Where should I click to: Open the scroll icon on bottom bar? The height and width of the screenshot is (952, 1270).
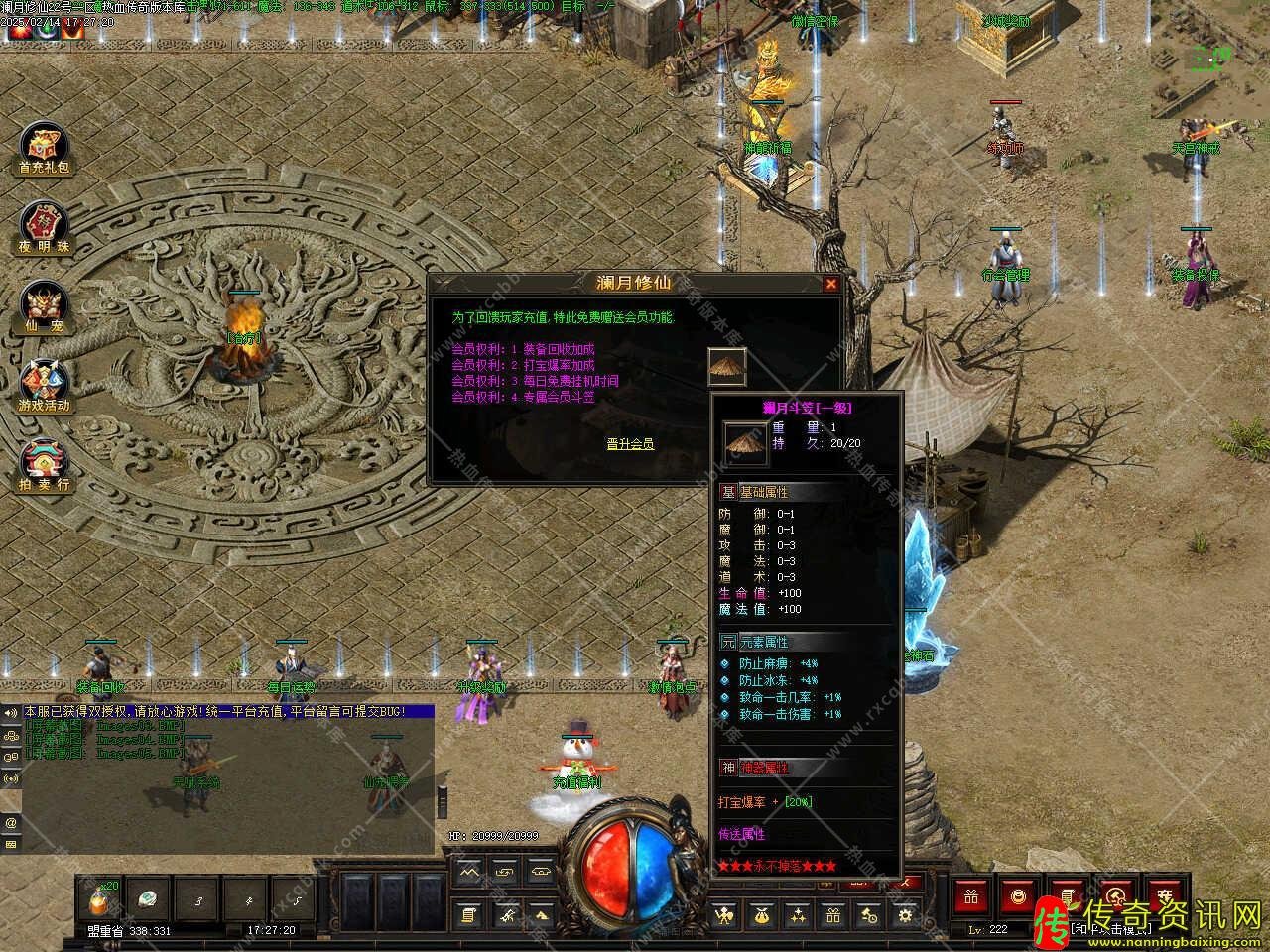click(x=469, y=915)
